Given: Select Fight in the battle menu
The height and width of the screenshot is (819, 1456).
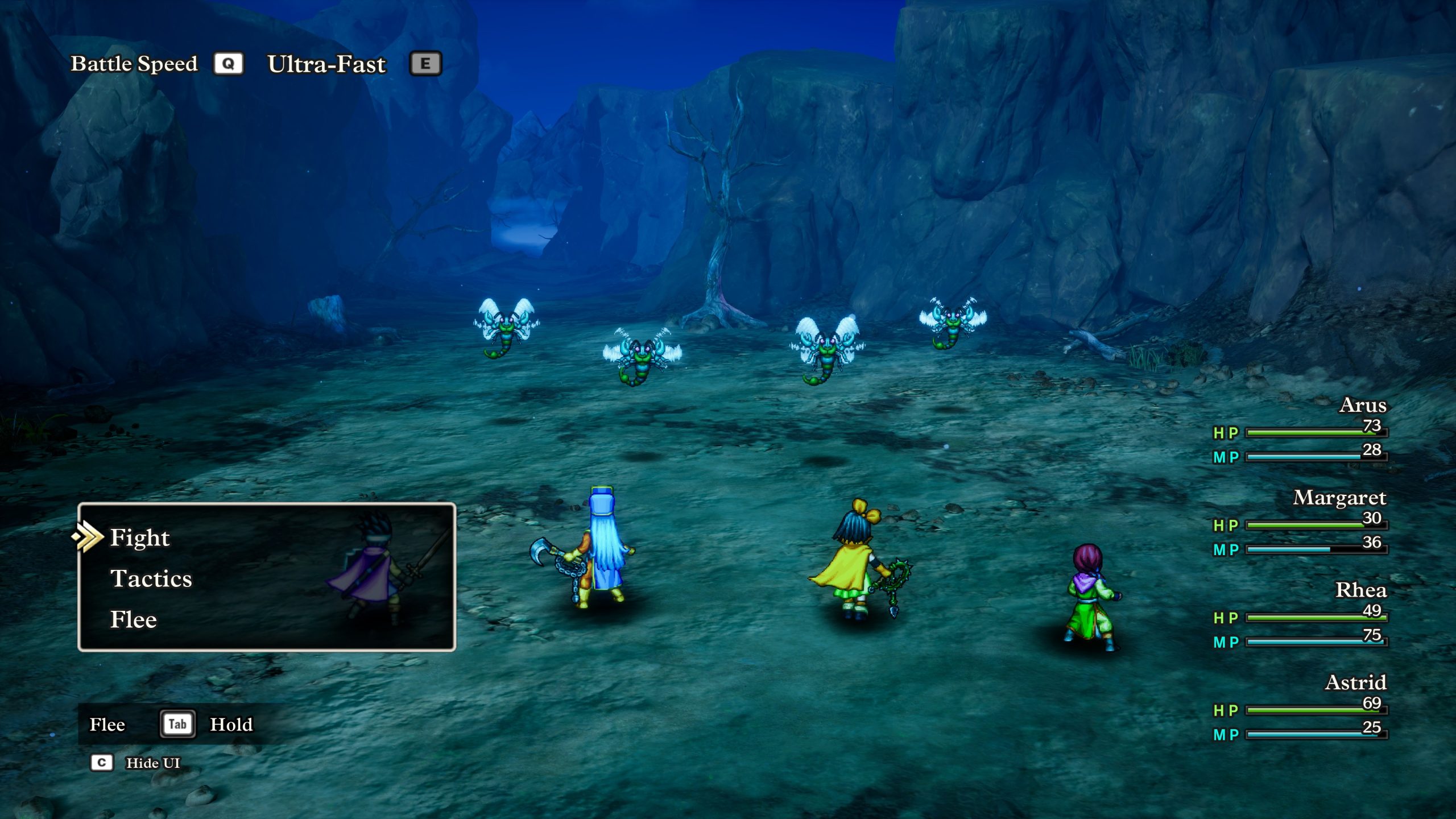Looking at the screenshot, I should click(140, 537).
